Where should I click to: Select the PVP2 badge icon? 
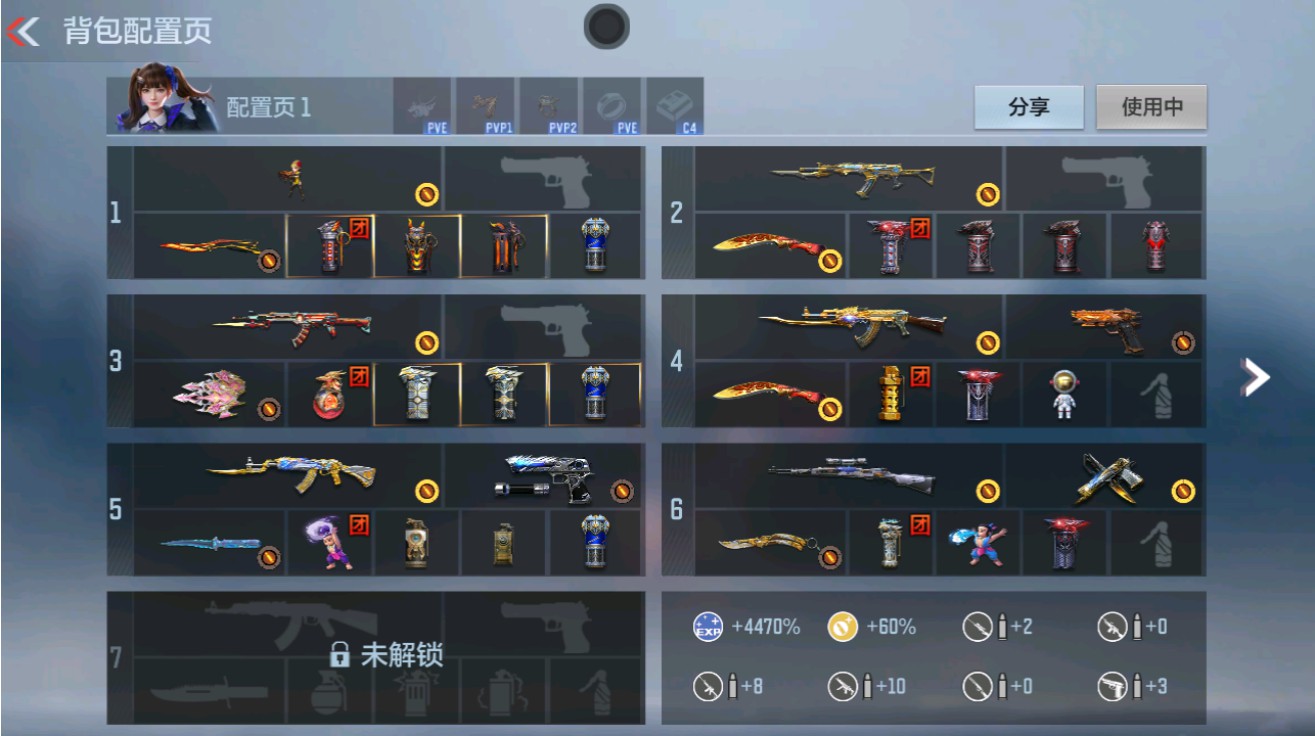[547, 105]
